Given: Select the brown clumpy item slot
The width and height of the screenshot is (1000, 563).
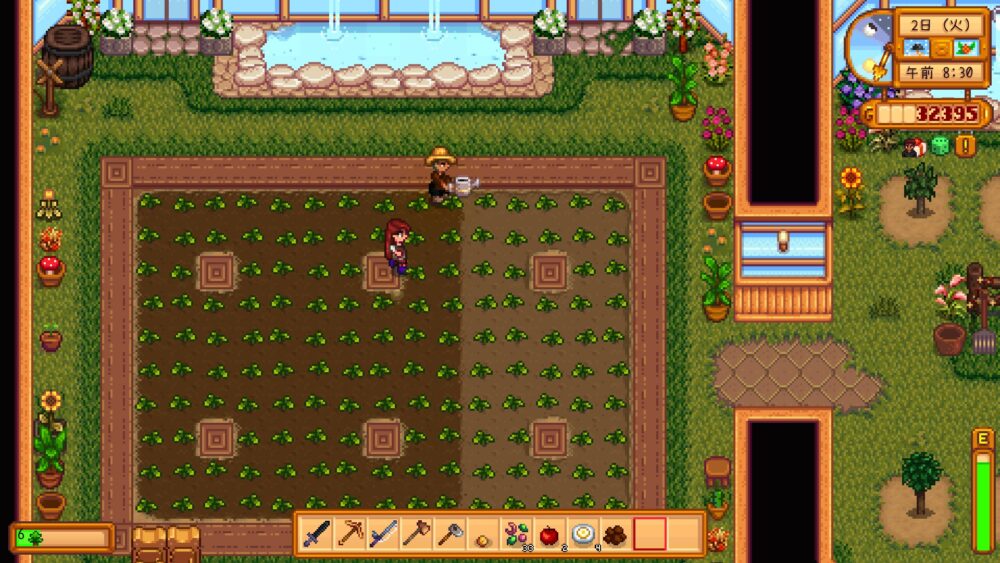Looking at the screenshot, I should point(615,534).
